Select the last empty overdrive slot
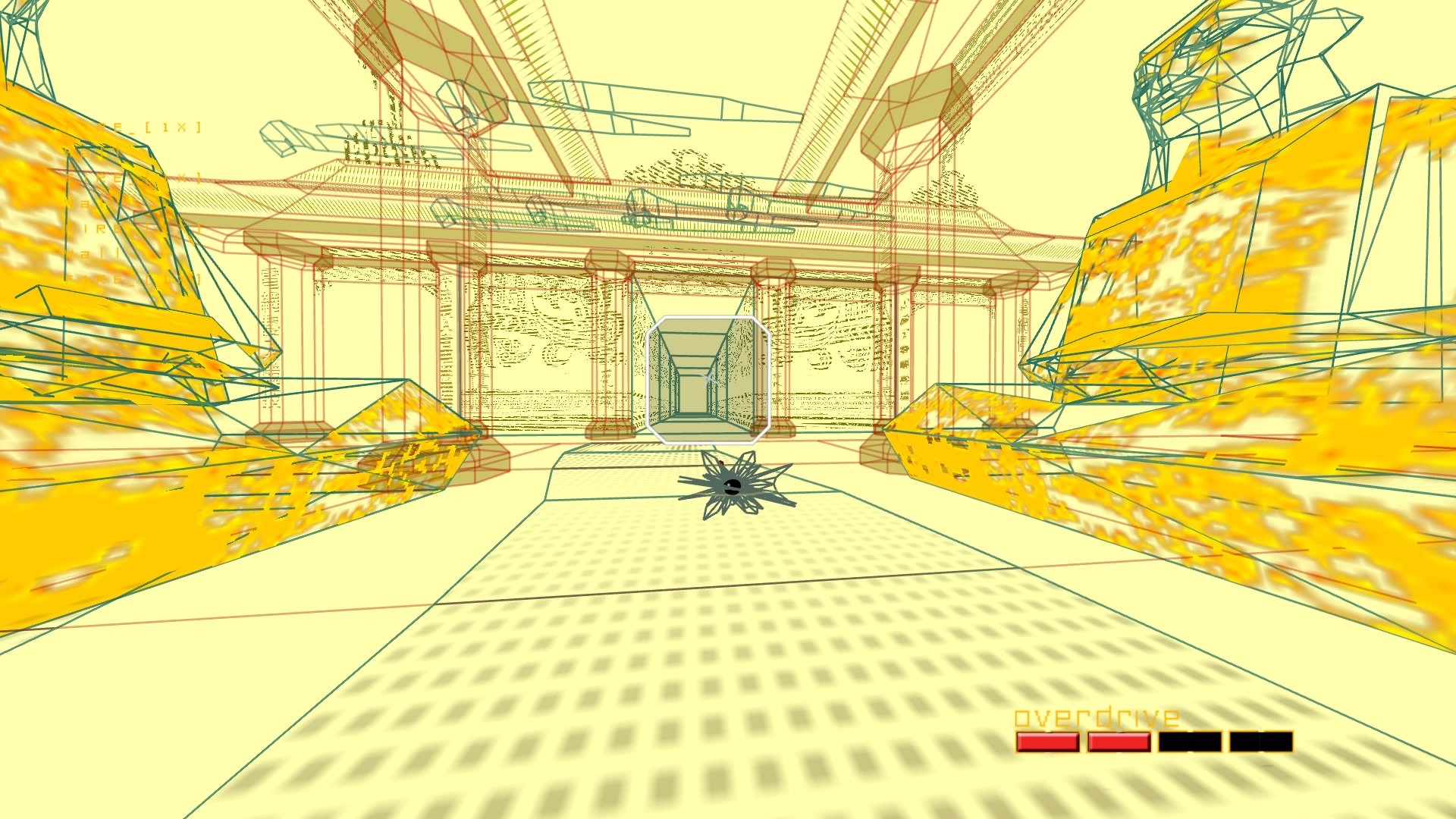The height and width of the screenshot is (819, 1456). pyautogui.click(x=1261, y=741)
